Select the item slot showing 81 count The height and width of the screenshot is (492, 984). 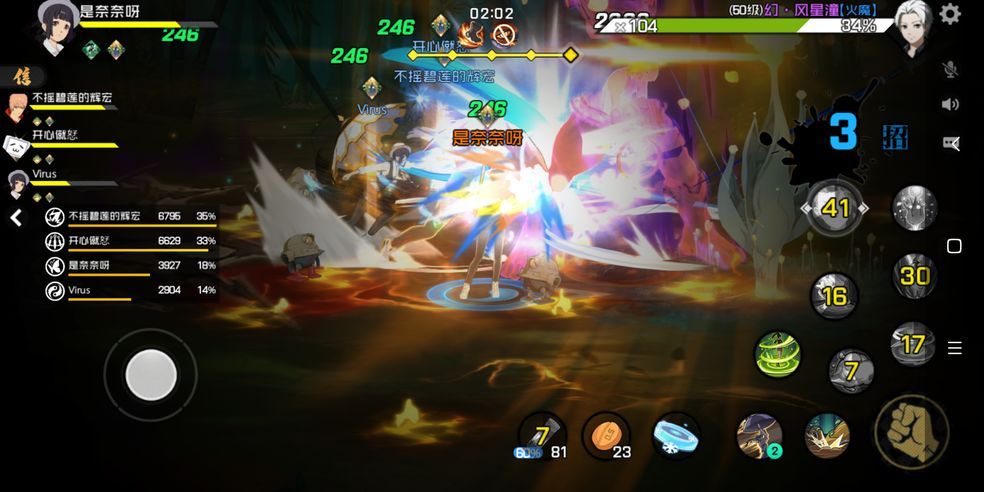541,436
